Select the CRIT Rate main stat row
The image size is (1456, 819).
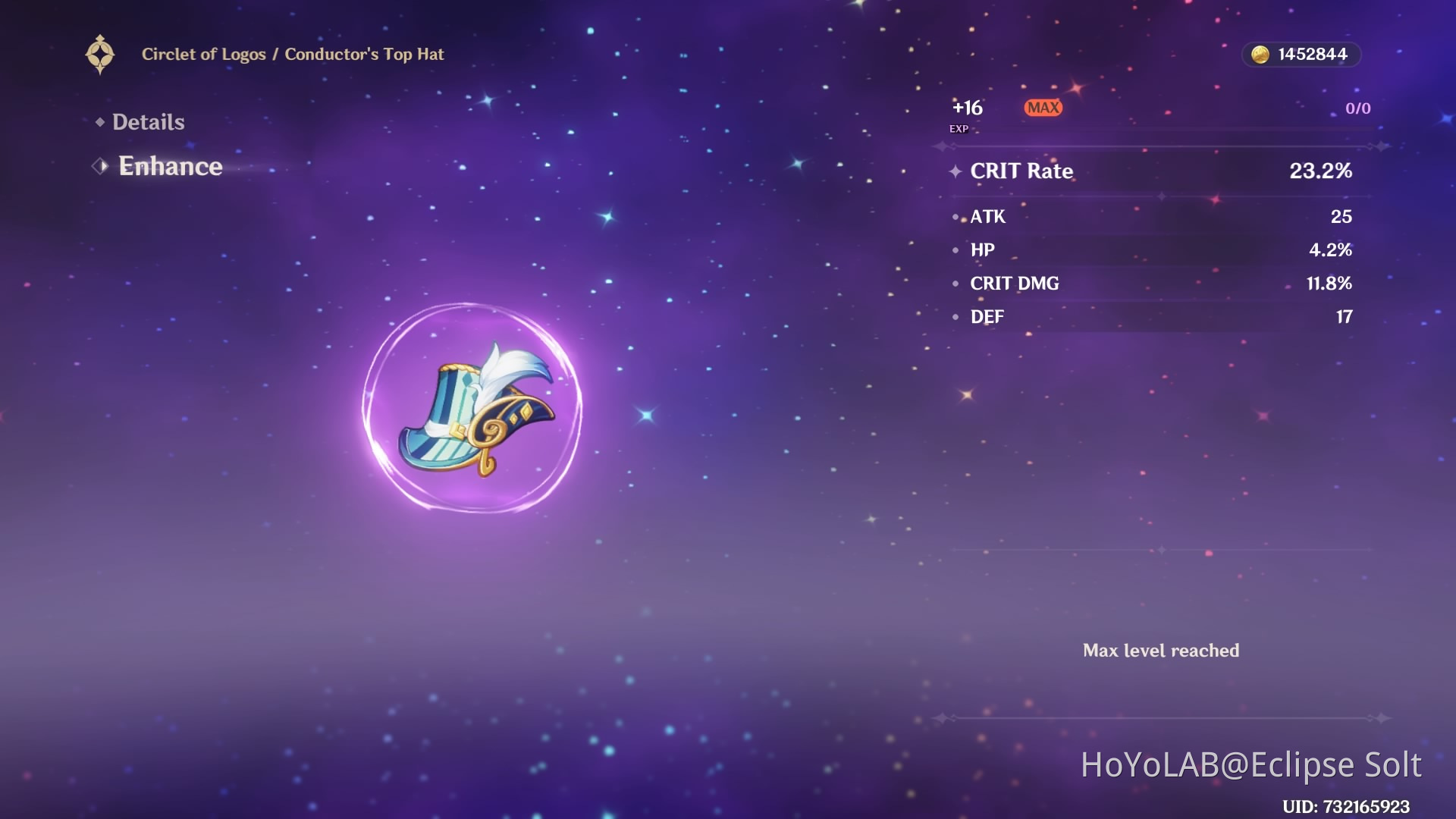point(1153,171)
